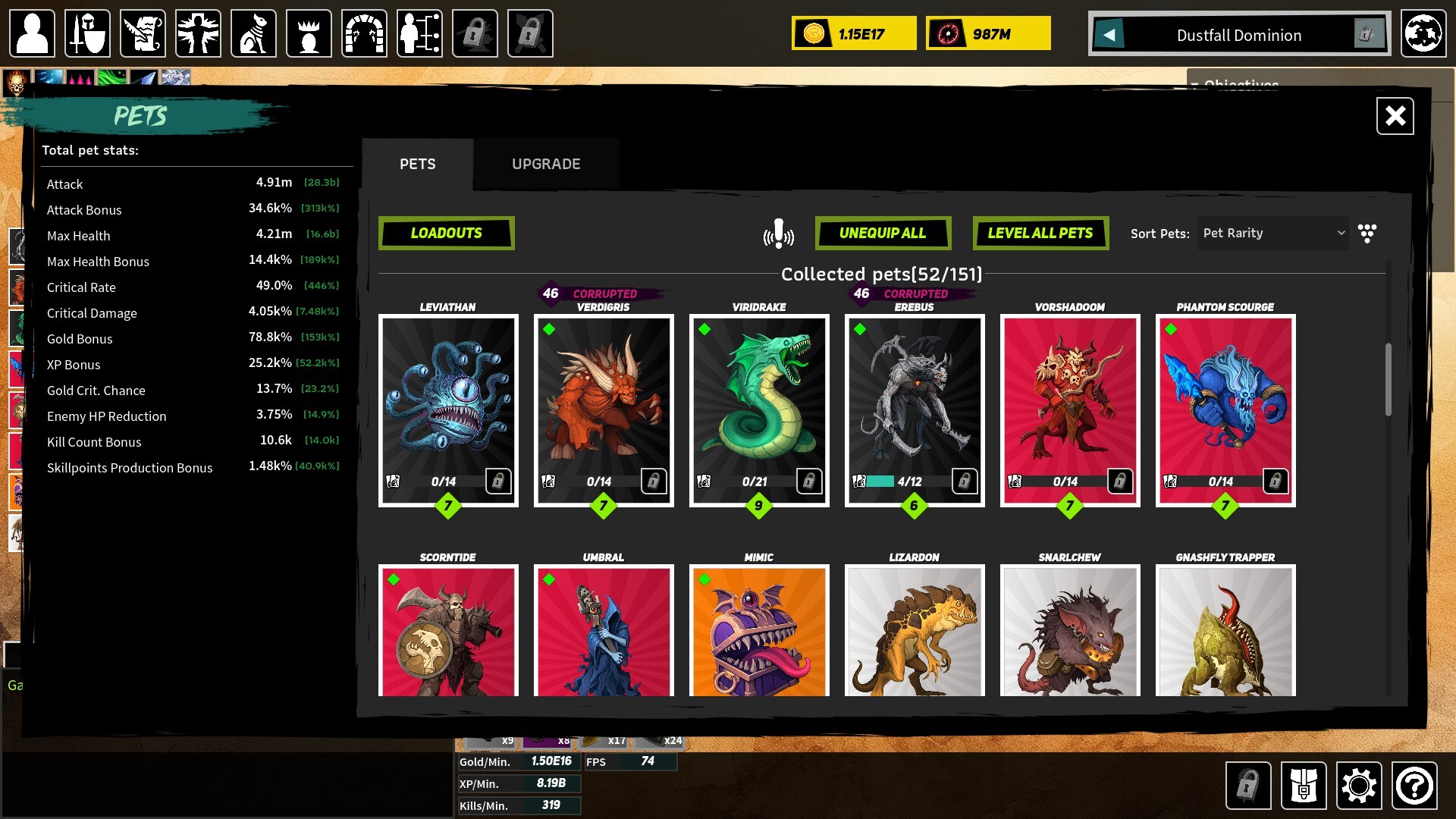Pick the Corrupted Erebus pet card
This screenshot has width=1456, height=819.
(x=915, y=402)
